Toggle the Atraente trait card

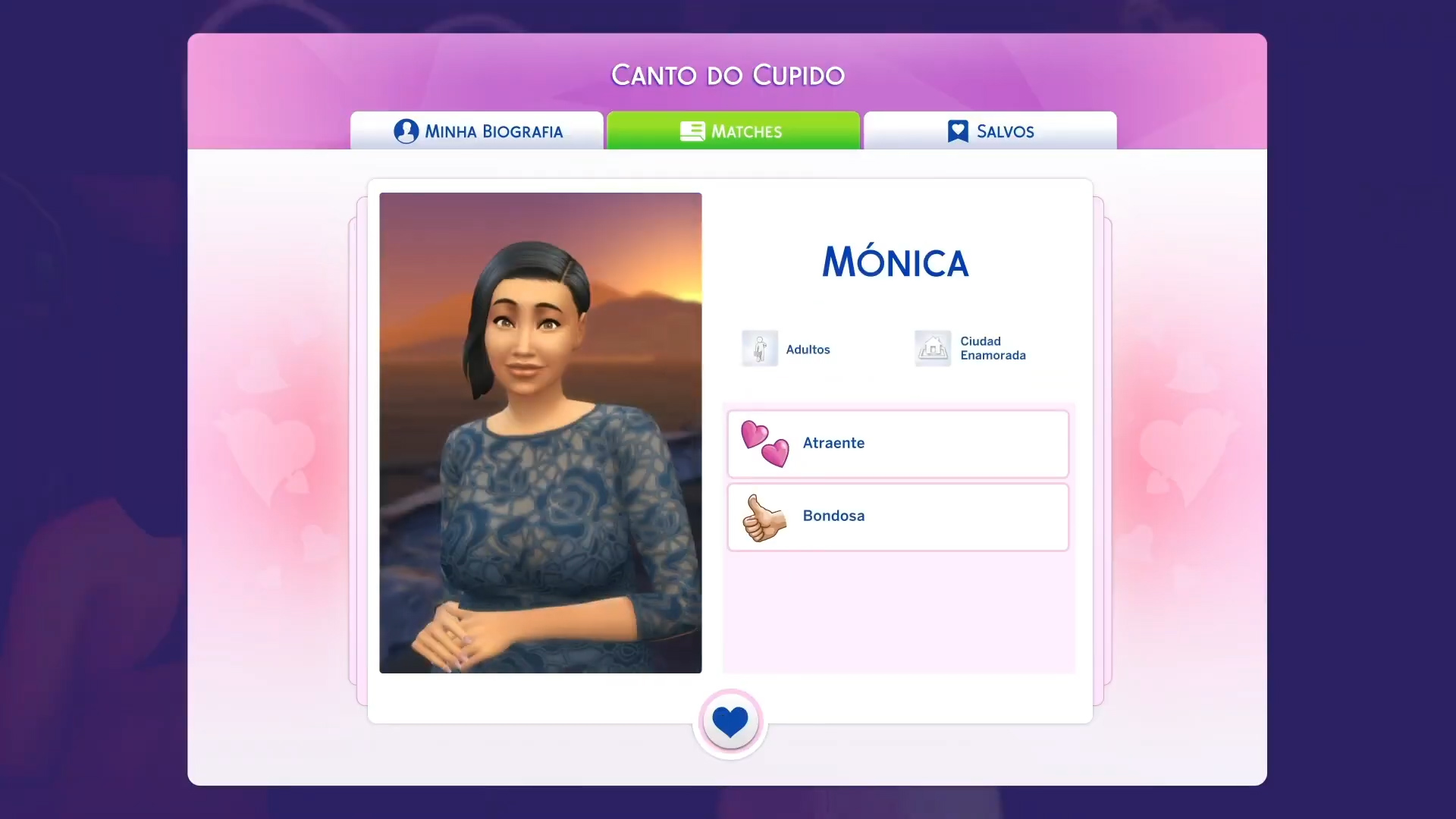[897, 444]
